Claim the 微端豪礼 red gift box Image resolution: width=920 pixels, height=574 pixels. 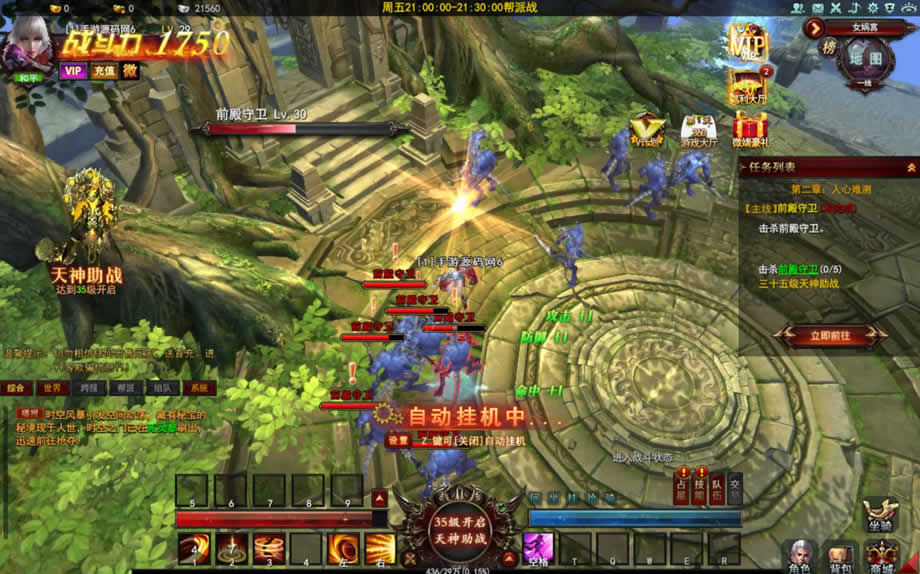coord(750,130)
